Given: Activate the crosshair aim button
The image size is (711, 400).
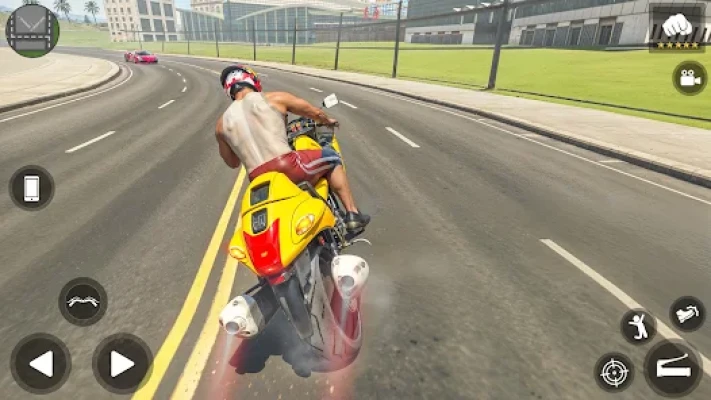Looking at the screenshot, I should [x=614, y=372].
